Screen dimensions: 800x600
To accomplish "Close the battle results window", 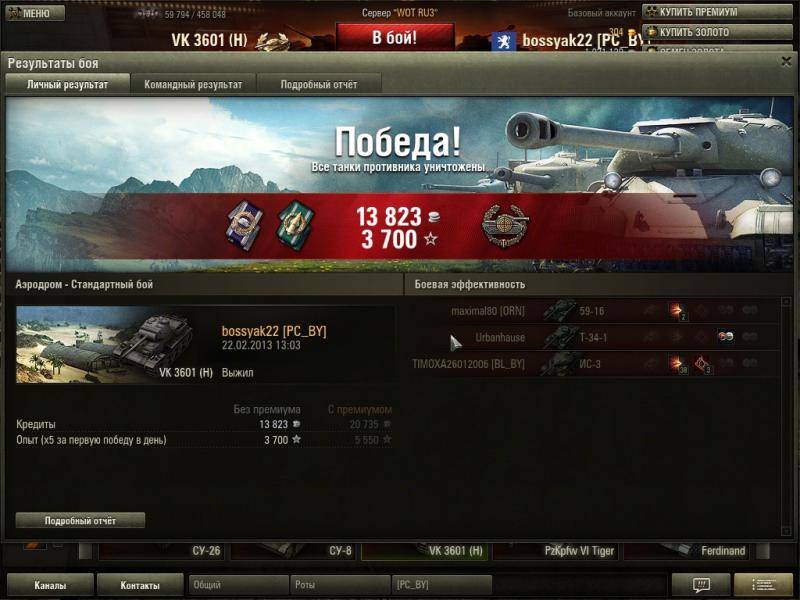I will click(x=786, y=61).
